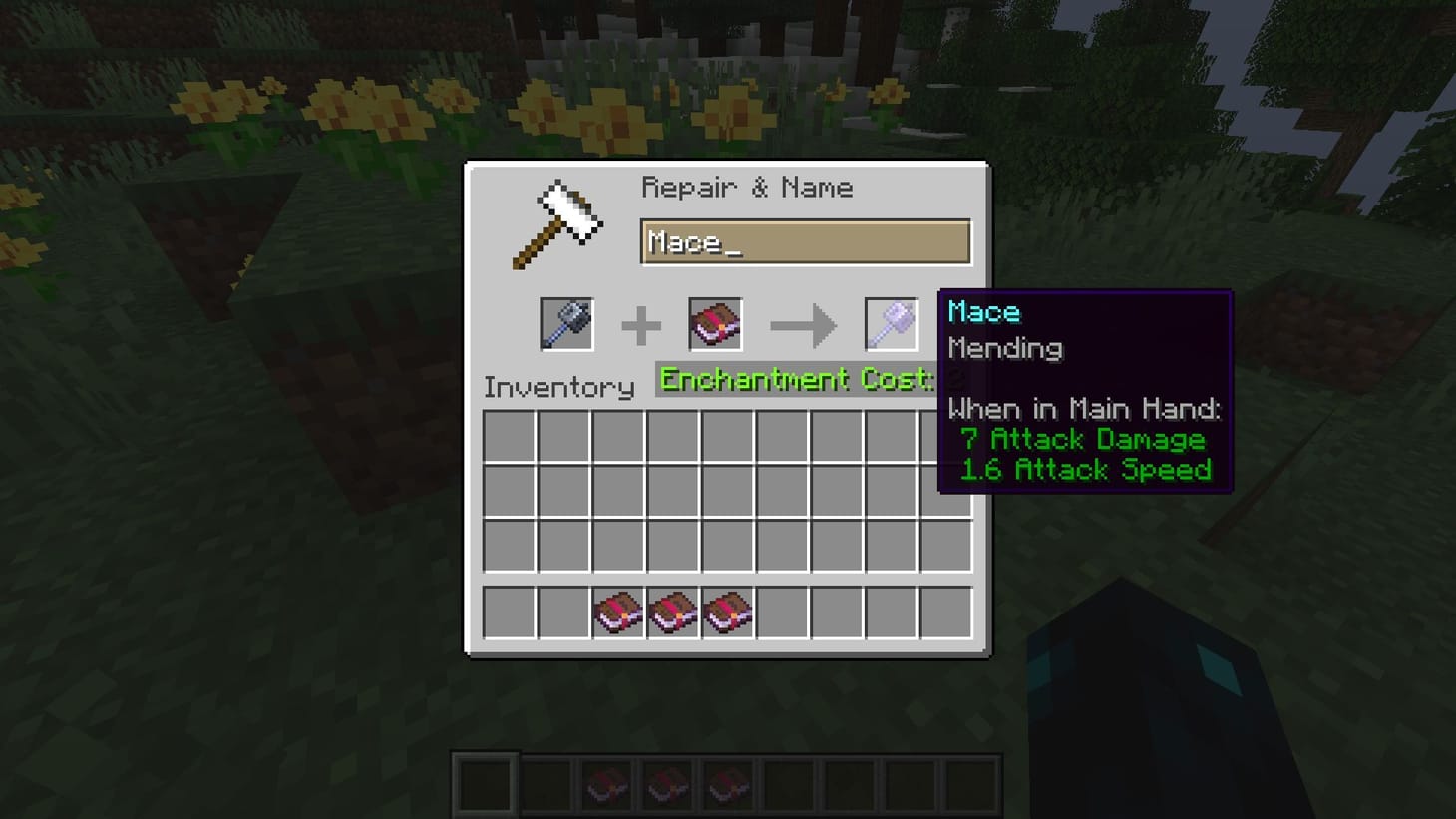
Task: Click the Mace name text field
Action: (x=804, y=241)
